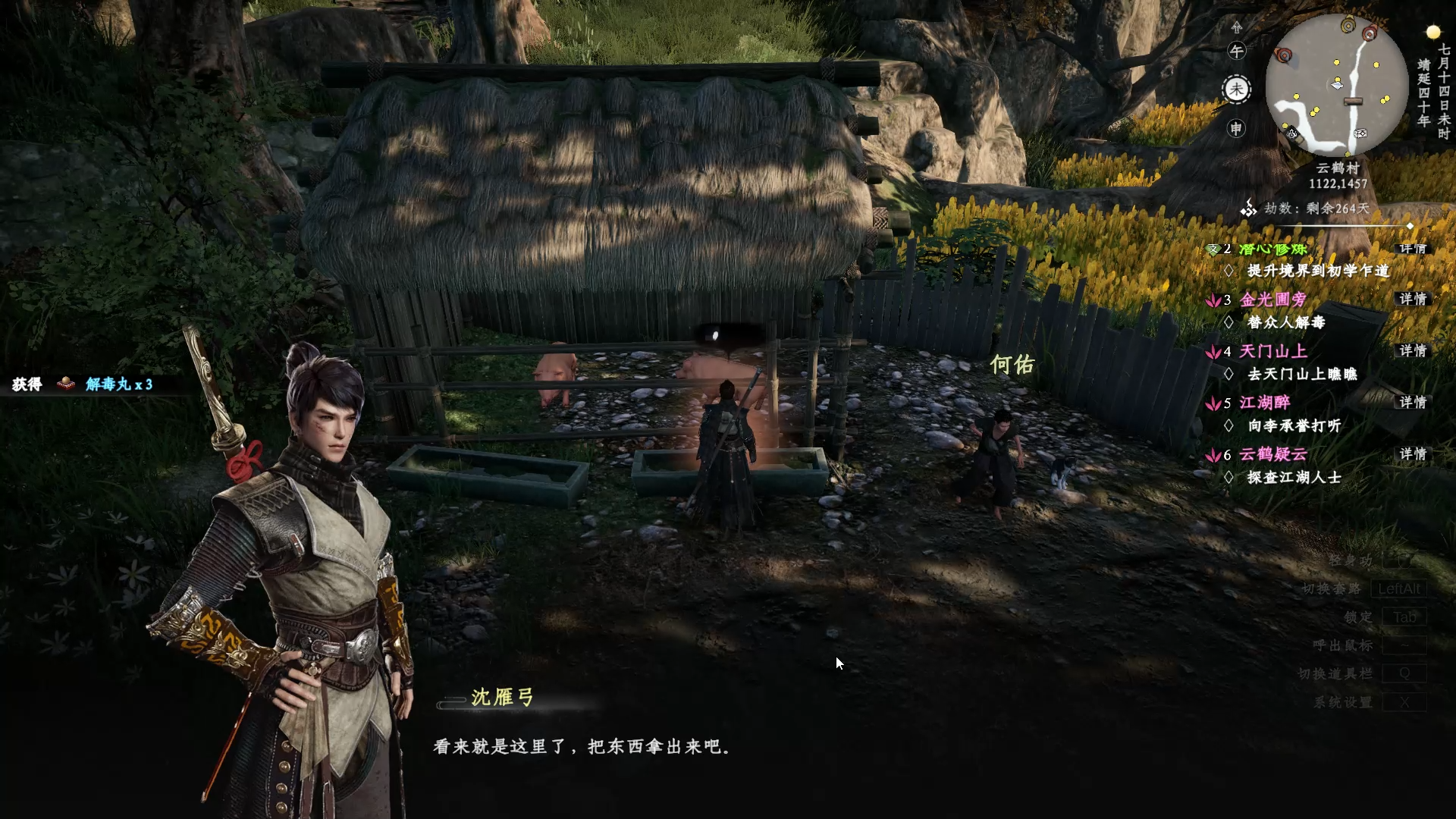
Task: Select the 江湖醉 quest title
Action: [1264, 403]
